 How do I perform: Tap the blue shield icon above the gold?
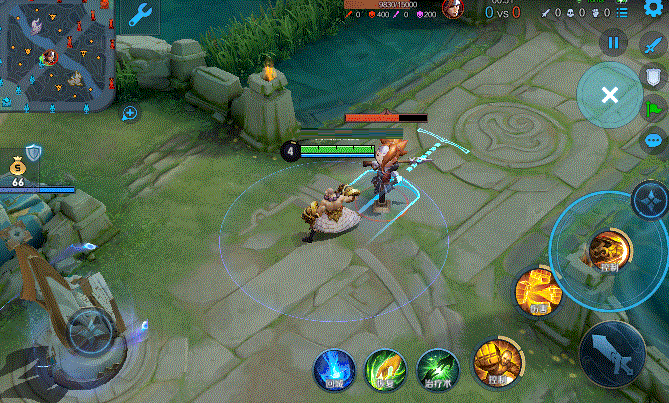coord(33,152)
